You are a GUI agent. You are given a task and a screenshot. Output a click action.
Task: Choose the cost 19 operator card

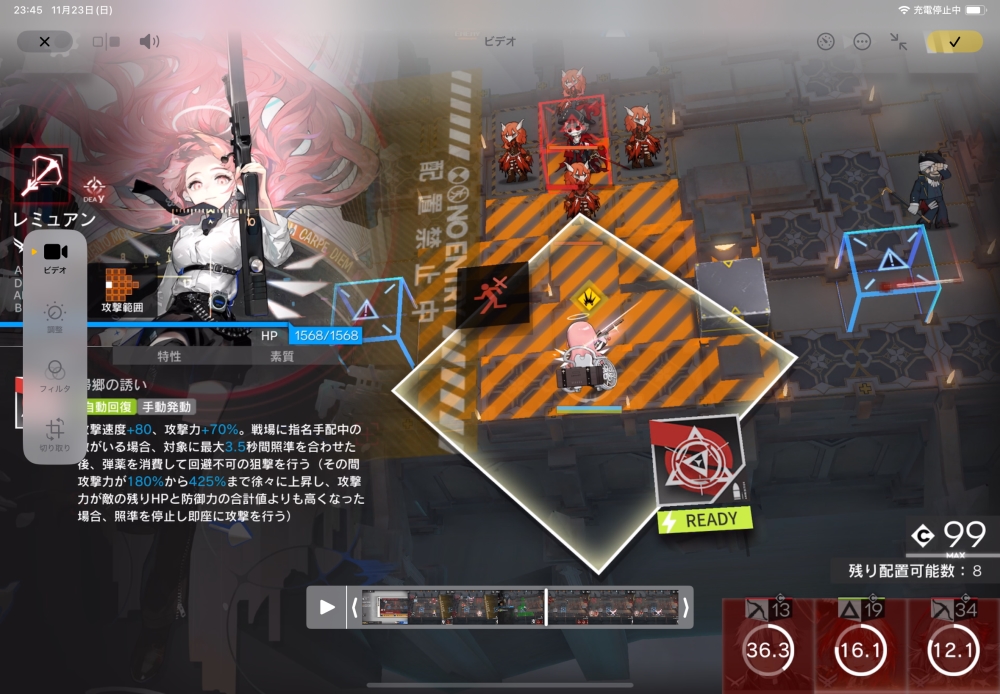[x=860, y=646]
